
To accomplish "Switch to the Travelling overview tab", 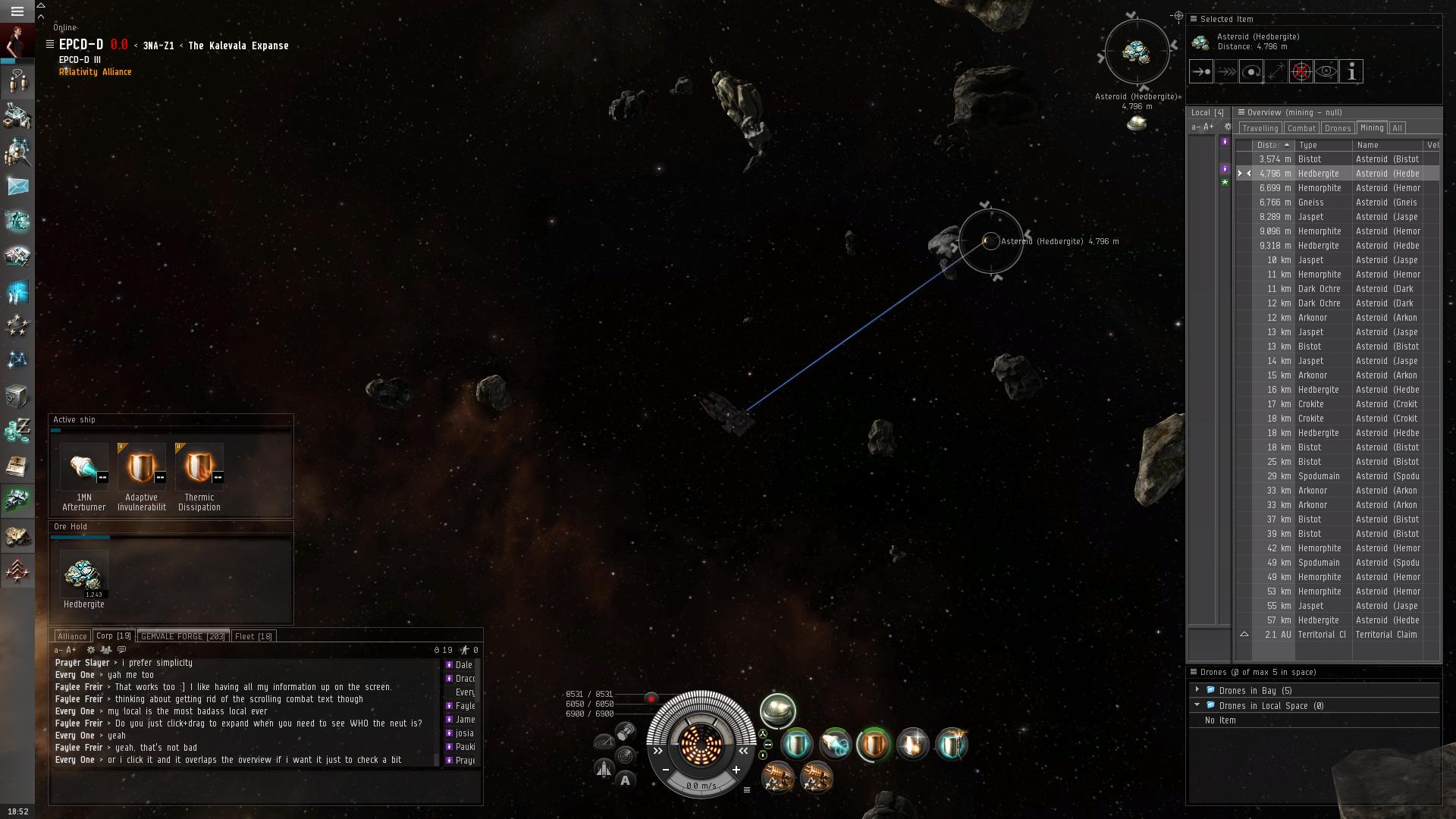I will [x=1260, y=128].
